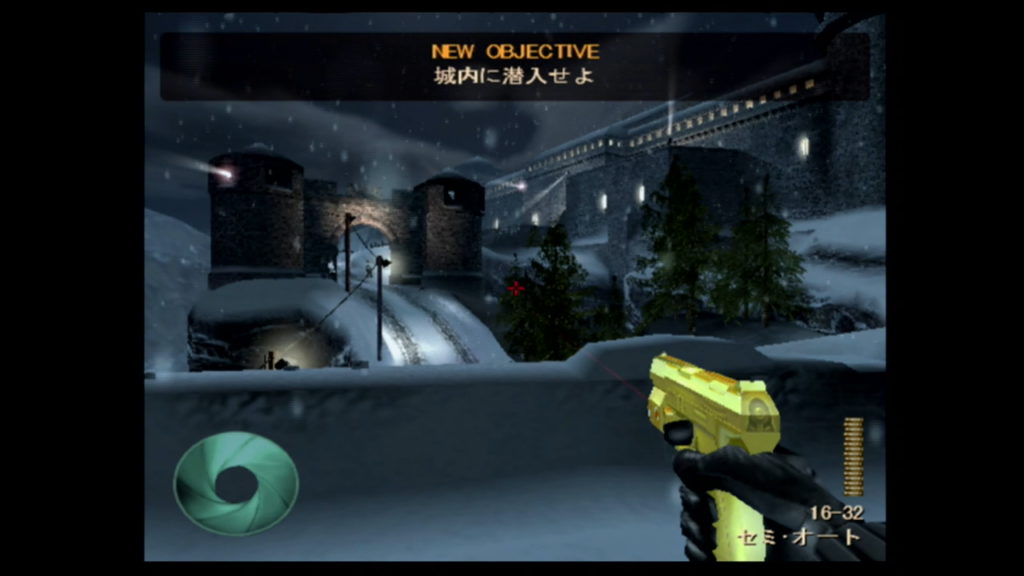1024x576 pixels.
Task: Select the green iris radar gauge
Action: point(236,484)
